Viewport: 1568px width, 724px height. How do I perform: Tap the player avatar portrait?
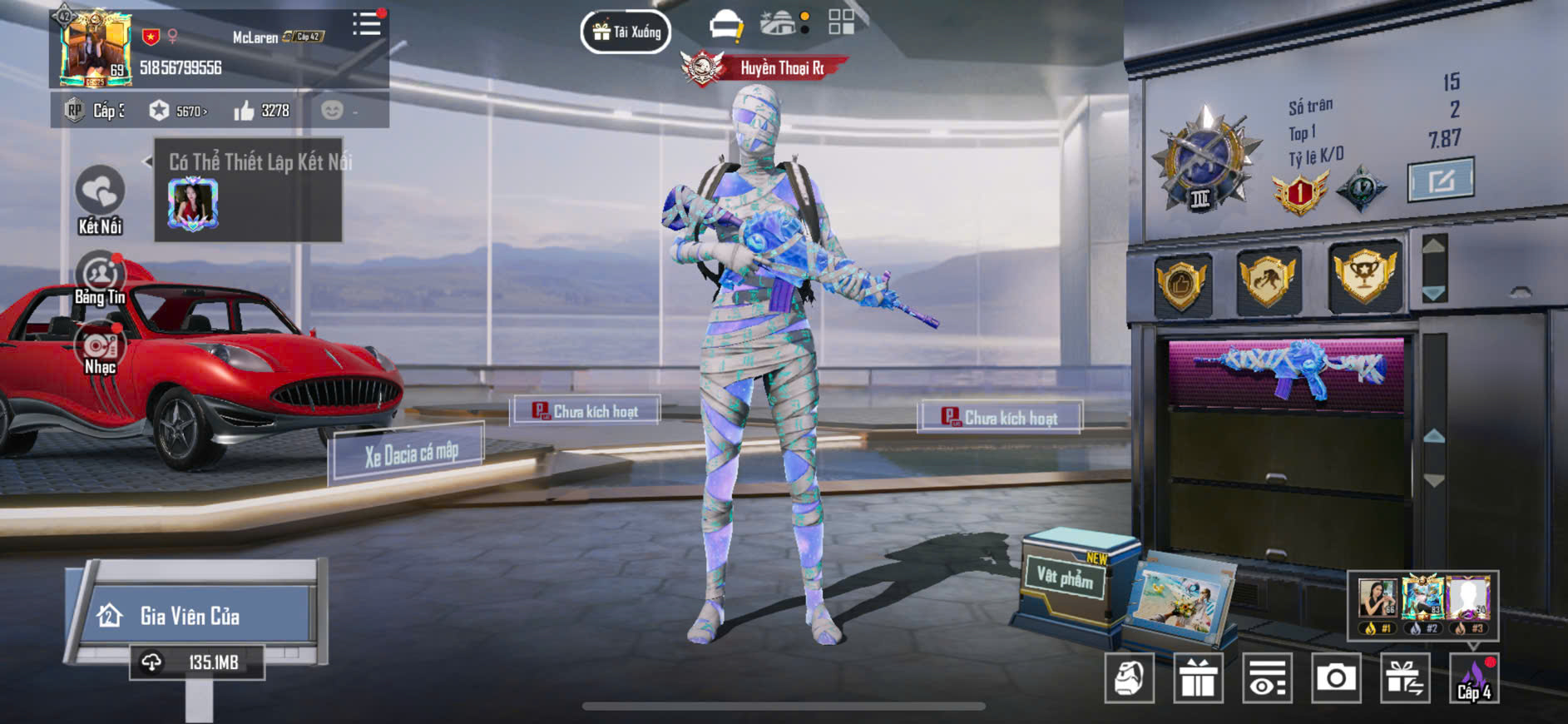tap(95, 49)
